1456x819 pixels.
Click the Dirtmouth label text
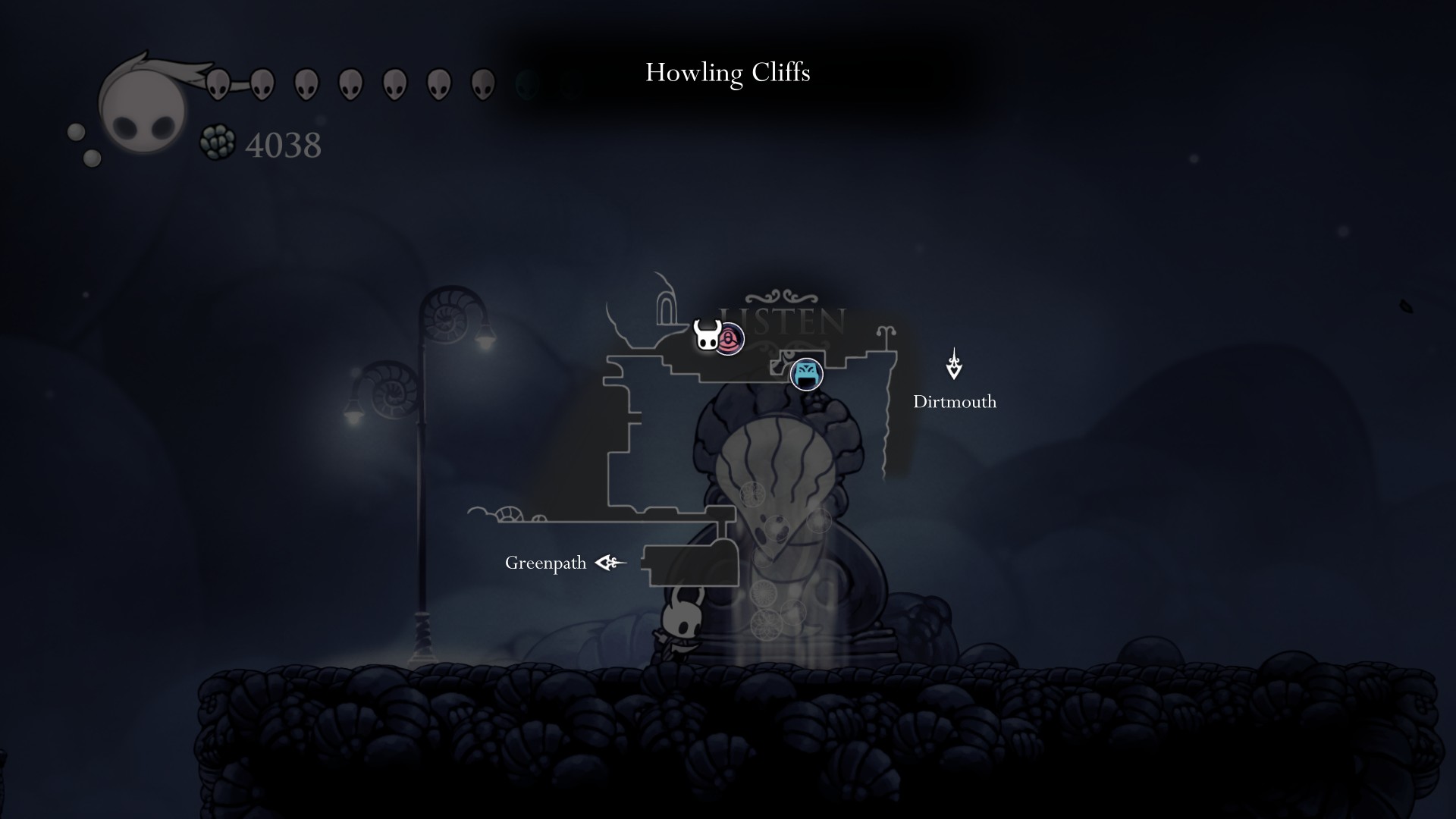[955, 403]
